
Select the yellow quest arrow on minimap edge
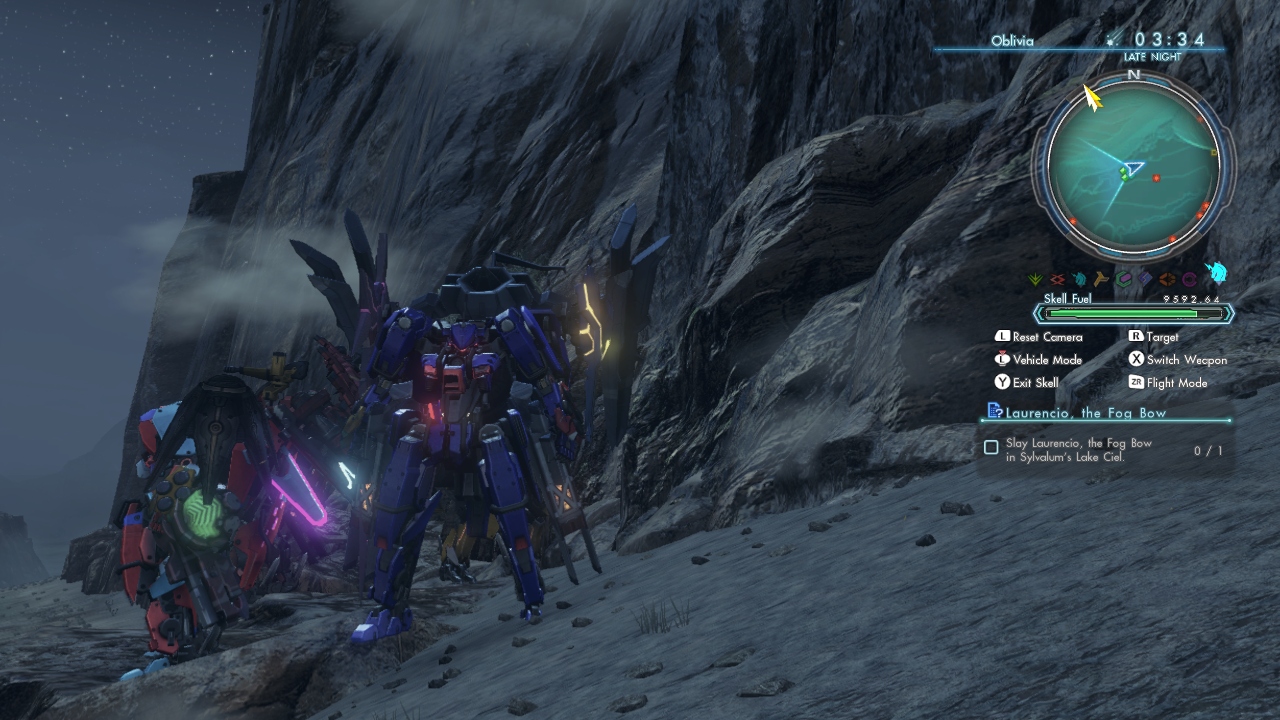tap(1091, 97)
